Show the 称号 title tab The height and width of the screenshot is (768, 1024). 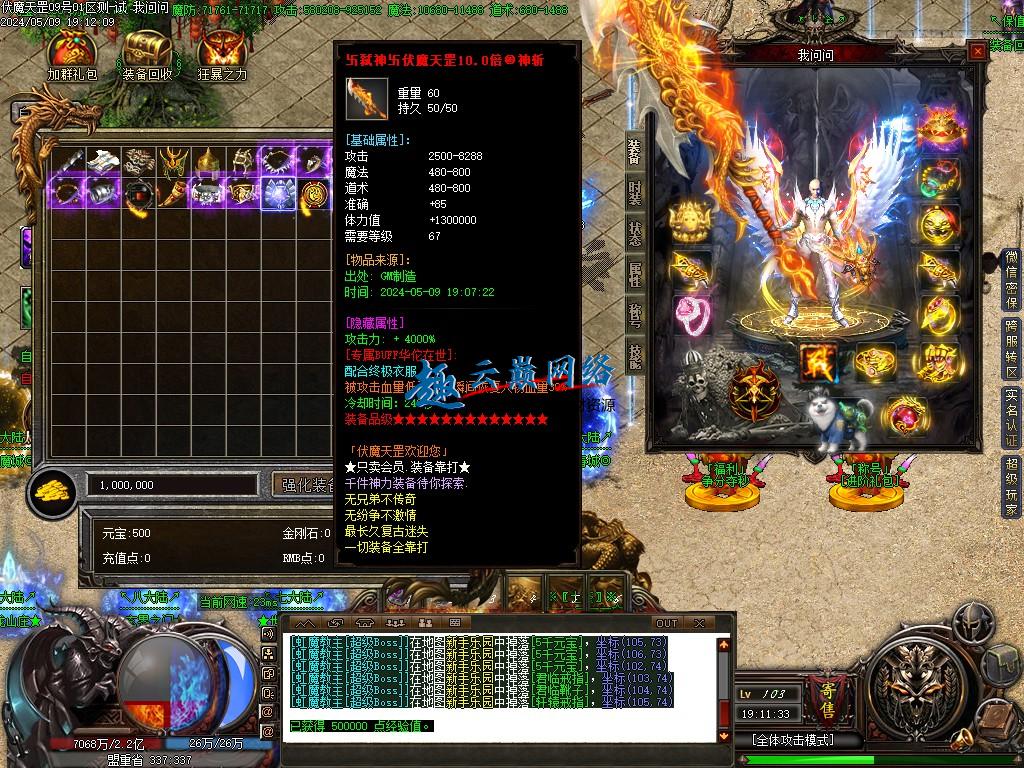click(x=635, y=313)
